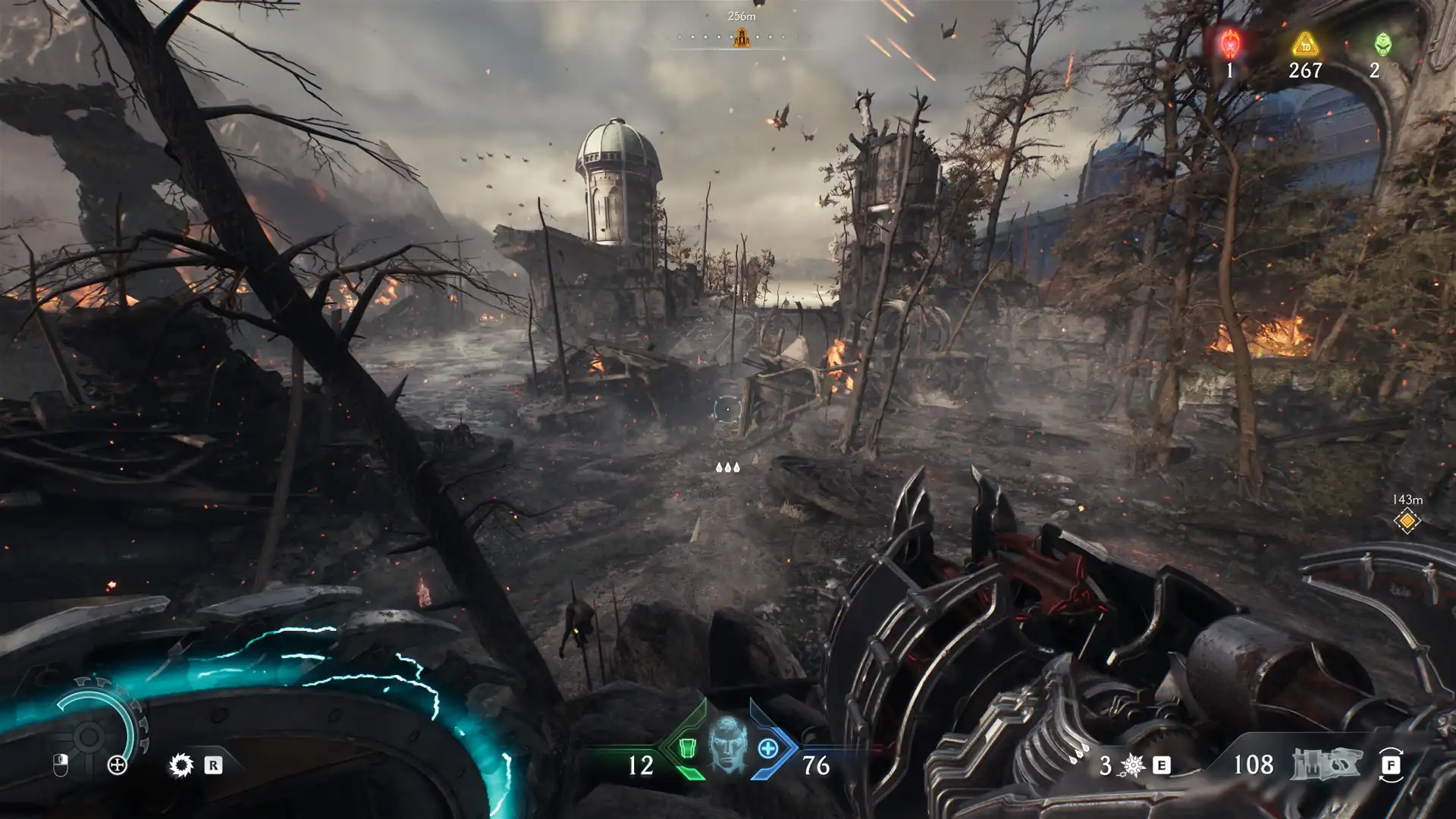The width and height of the screenshot is (1456, 819).
Task: Select the gold triangle currency icon
Action: click(x=1305, y=44)
